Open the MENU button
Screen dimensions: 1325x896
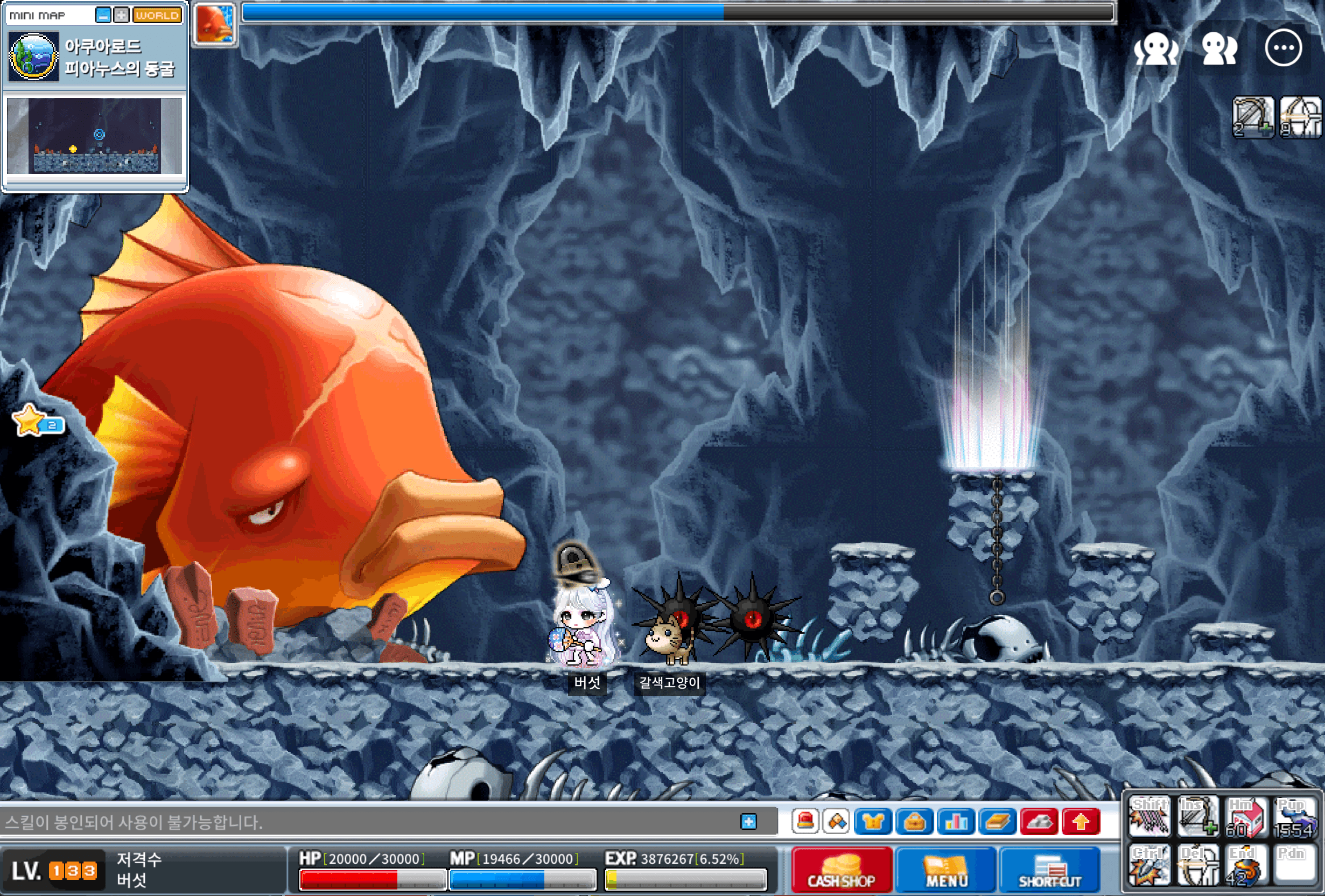(946, 870)
